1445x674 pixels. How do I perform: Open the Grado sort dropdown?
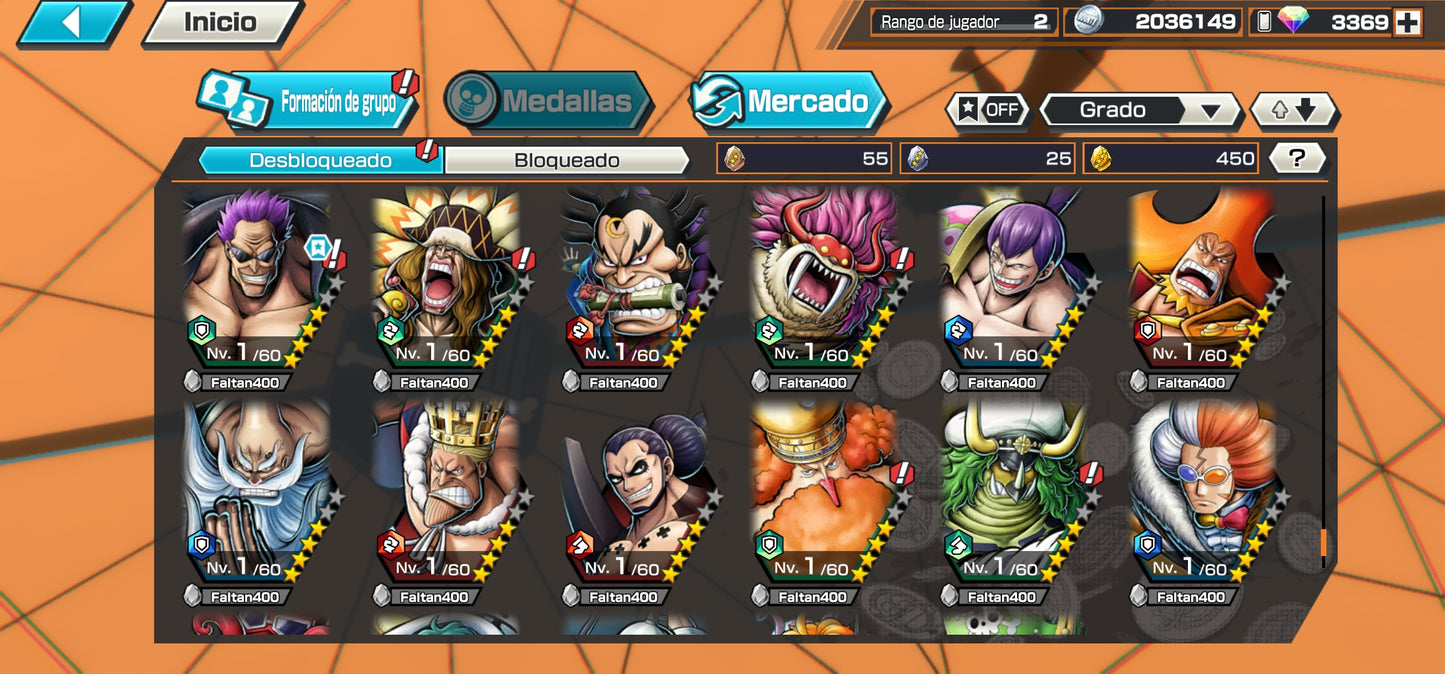coord(1140,110)
